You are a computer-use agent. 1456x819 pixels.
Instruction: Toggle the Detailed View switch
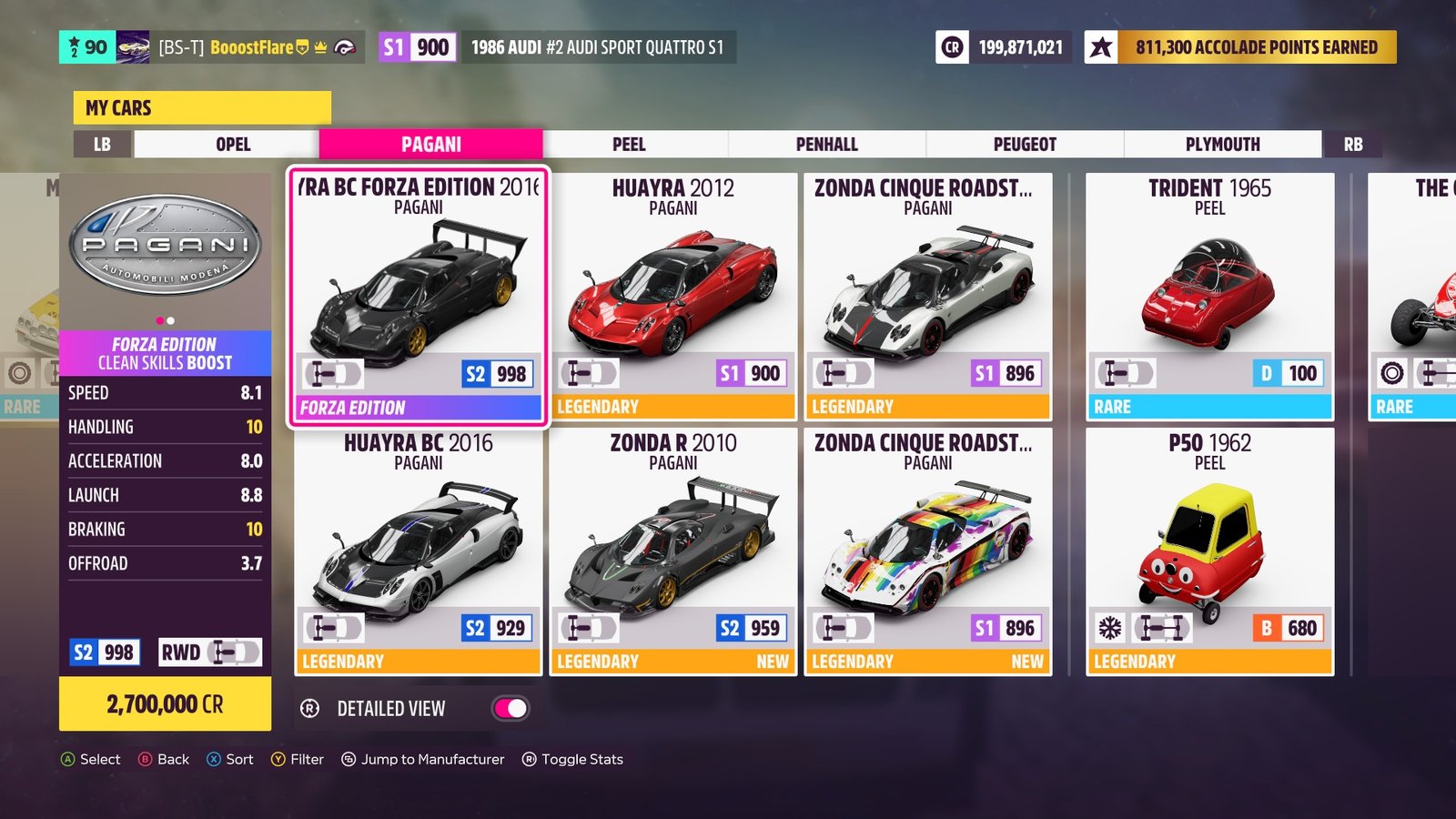[511, 709]
